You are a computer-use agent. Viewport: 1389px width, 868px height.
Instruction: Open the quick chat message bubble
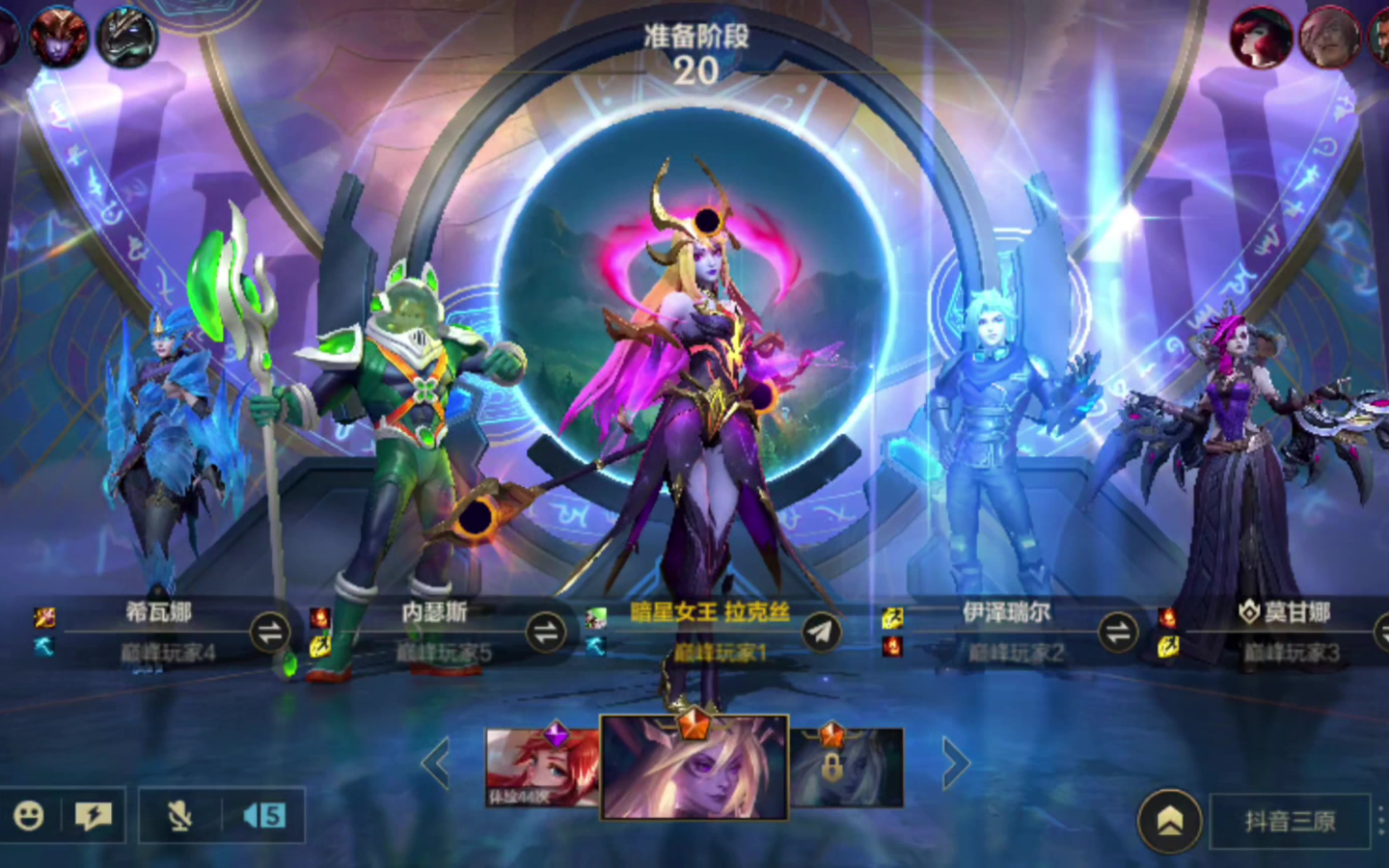tap(94, 817)
